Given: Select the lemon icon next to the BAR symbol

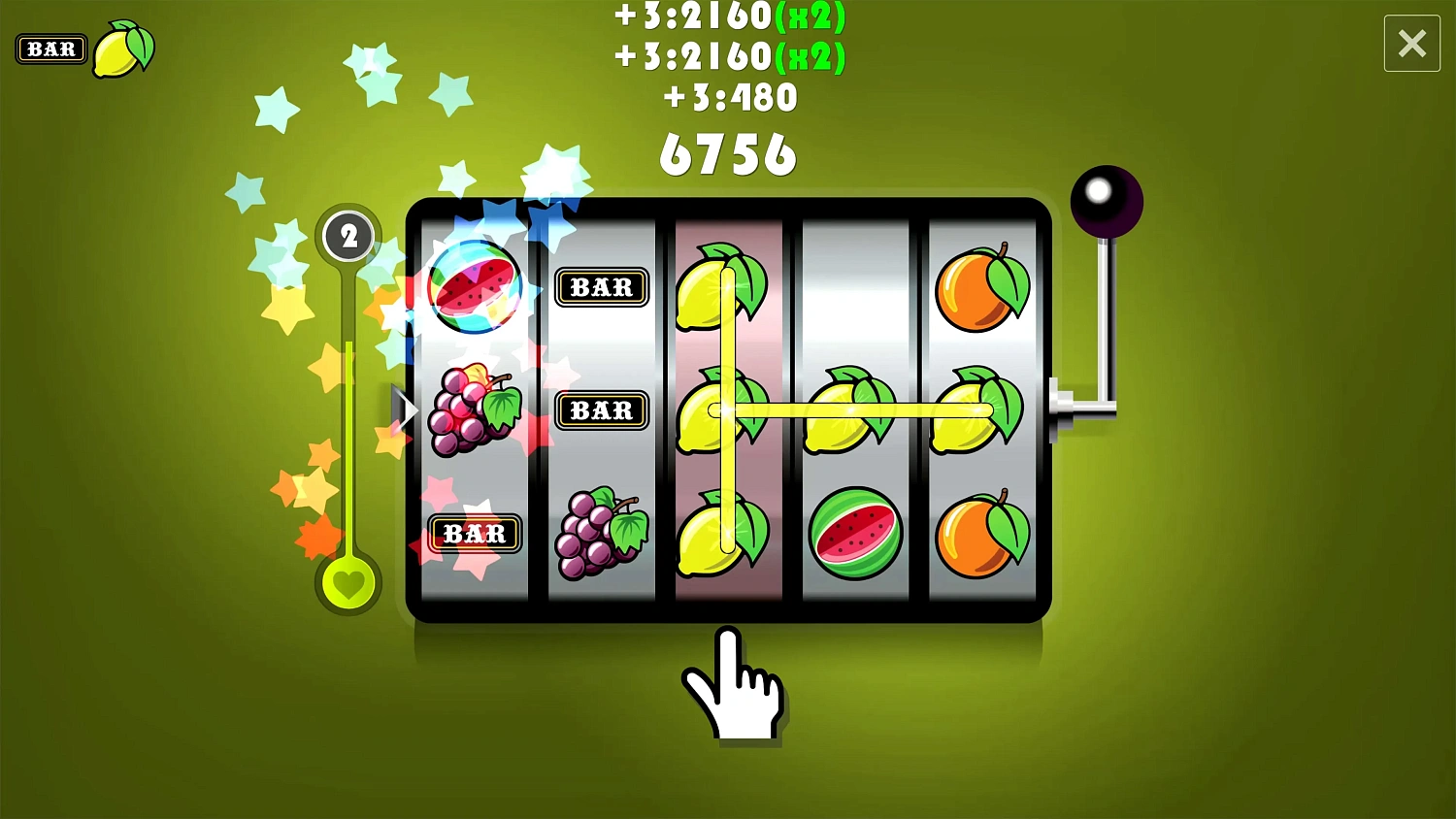Looking at the screenshot, I should click(x=123, y=49).
